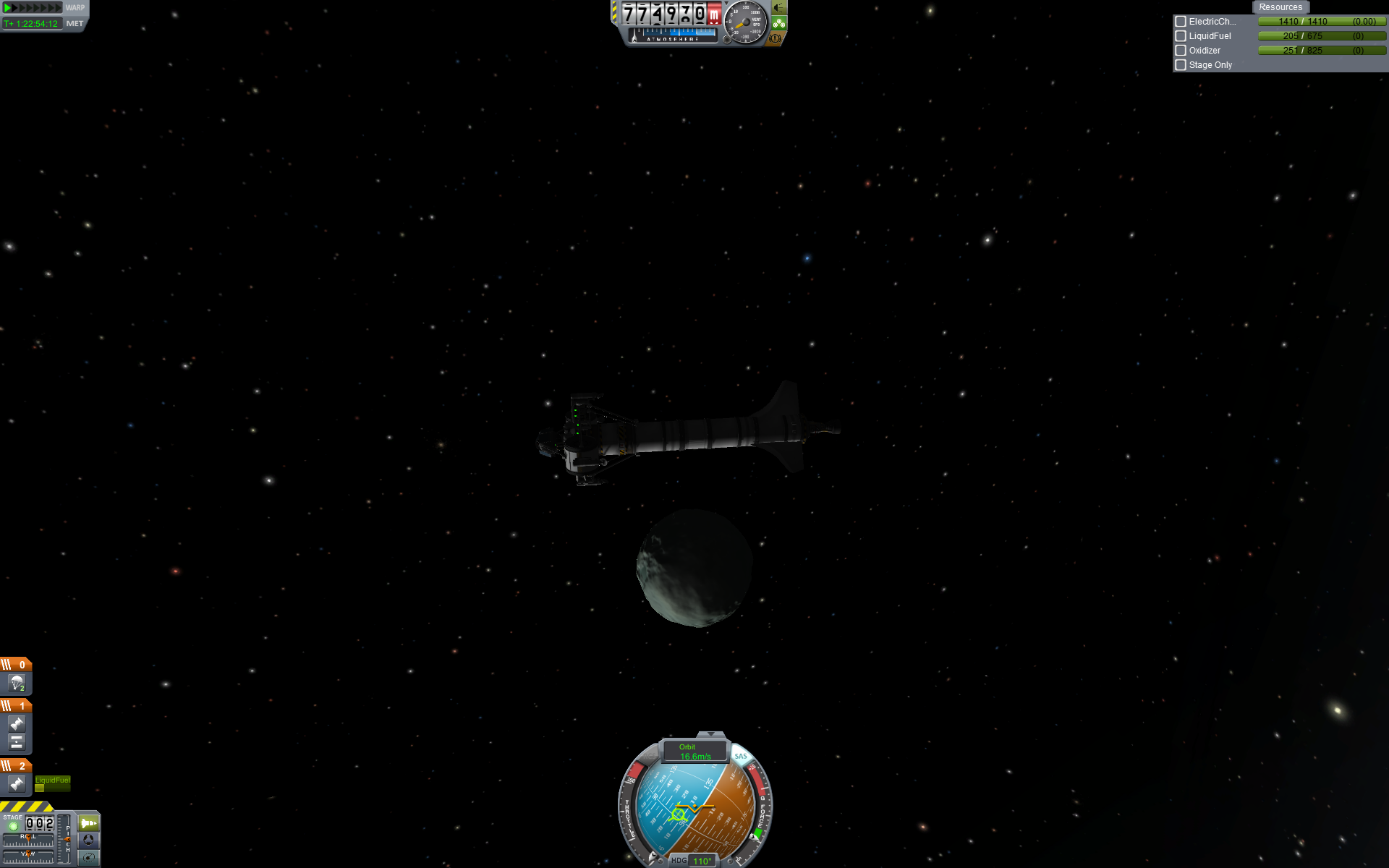Enable the Stage Only checkbox
Screen dimensions: 1389x868
pos(1181,65)
